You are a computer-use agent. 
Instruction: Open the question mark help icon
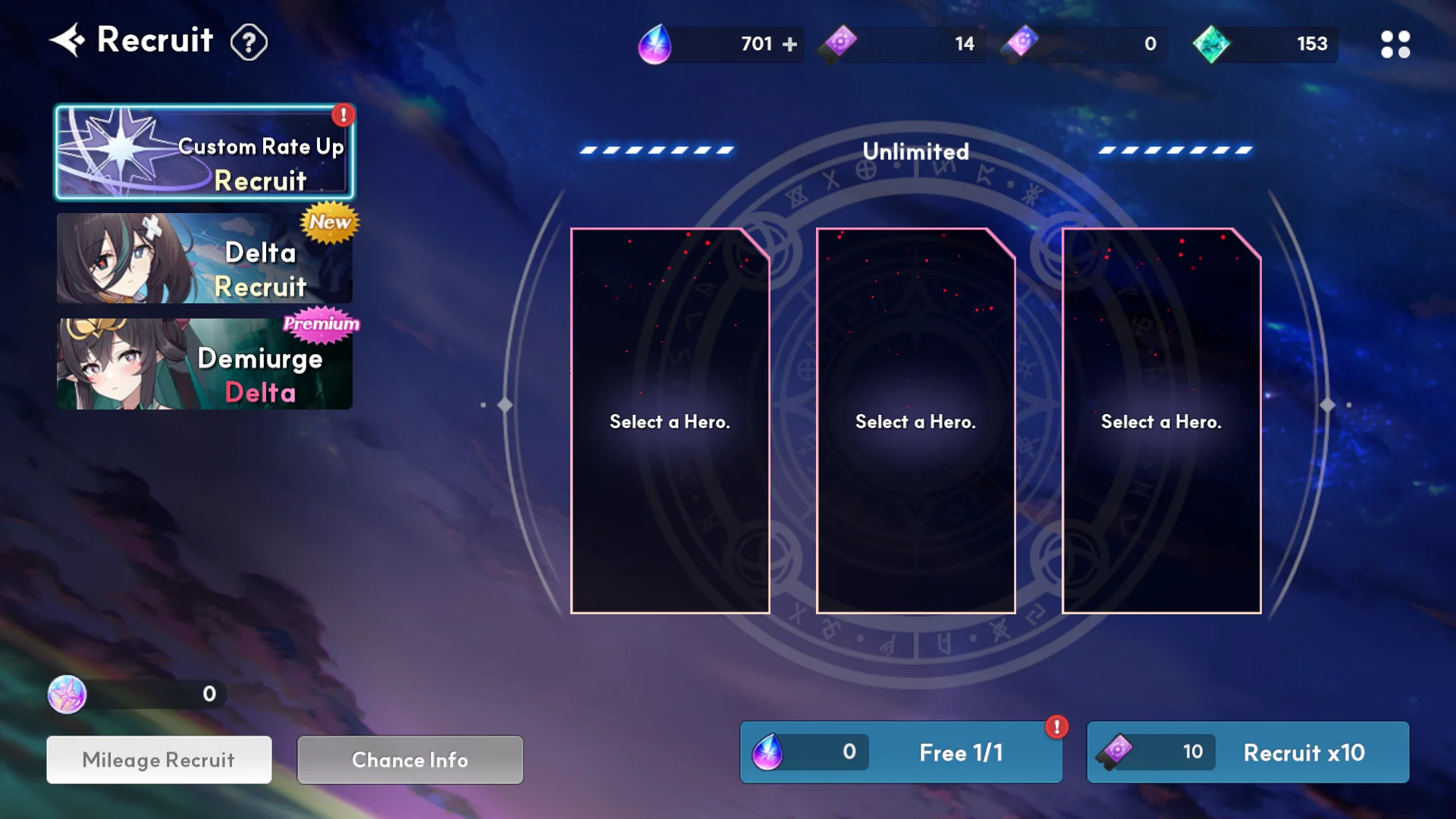point(249,42)
